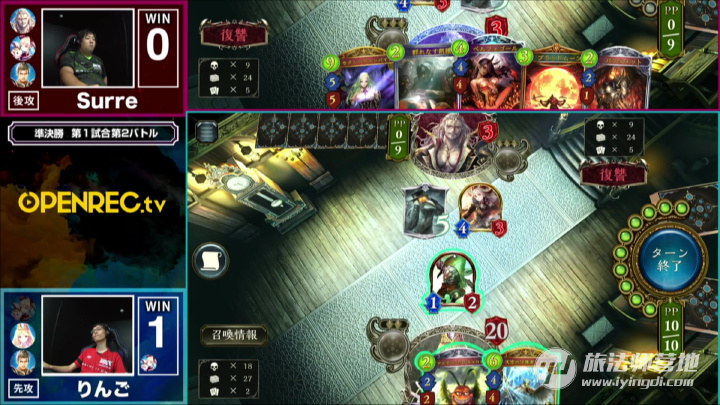Viewport: 720px width, 405px height.
Task: Select your green-hooded 1/2 follower
Action: coord(452,280)
